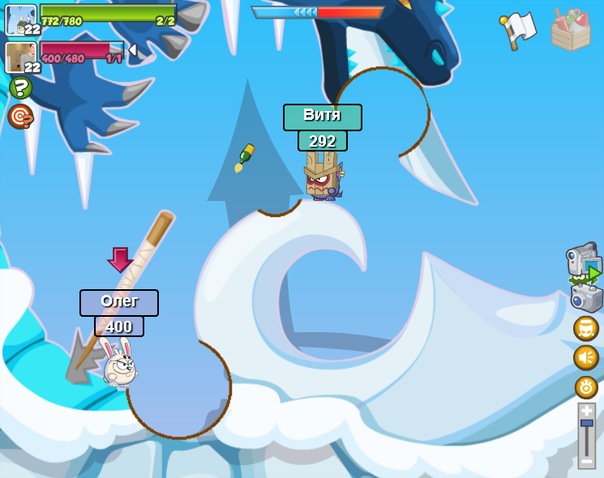Click the orange round button under the speaker

[586, 387]
